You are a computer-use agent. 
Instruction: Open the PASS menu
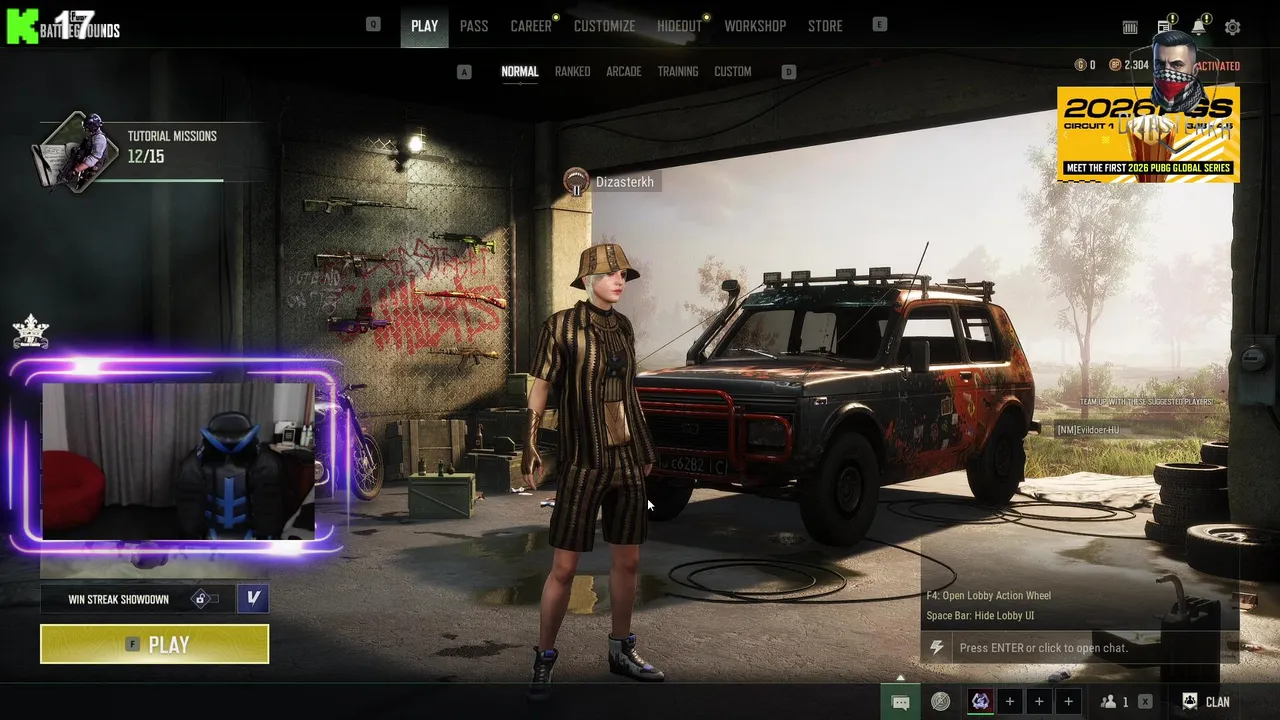point(474,26)
